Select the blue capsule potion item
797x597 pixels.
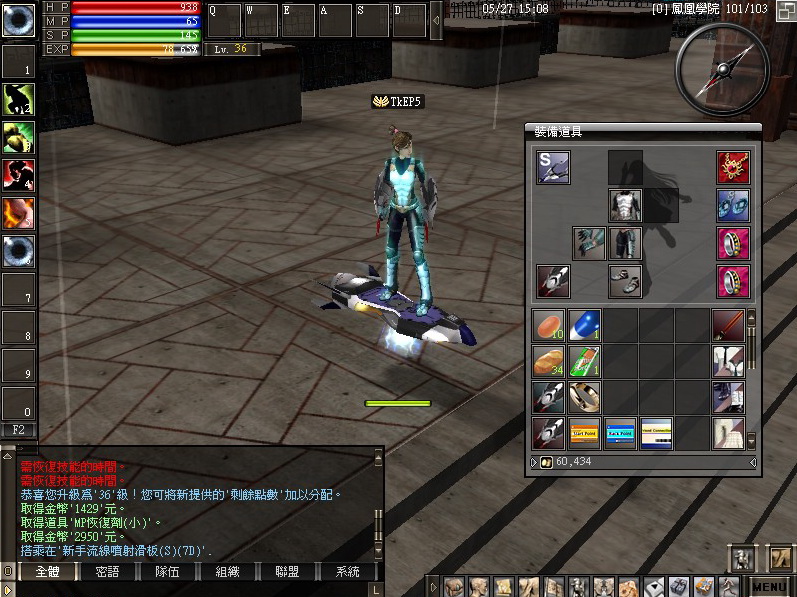[x=584, y=325]
